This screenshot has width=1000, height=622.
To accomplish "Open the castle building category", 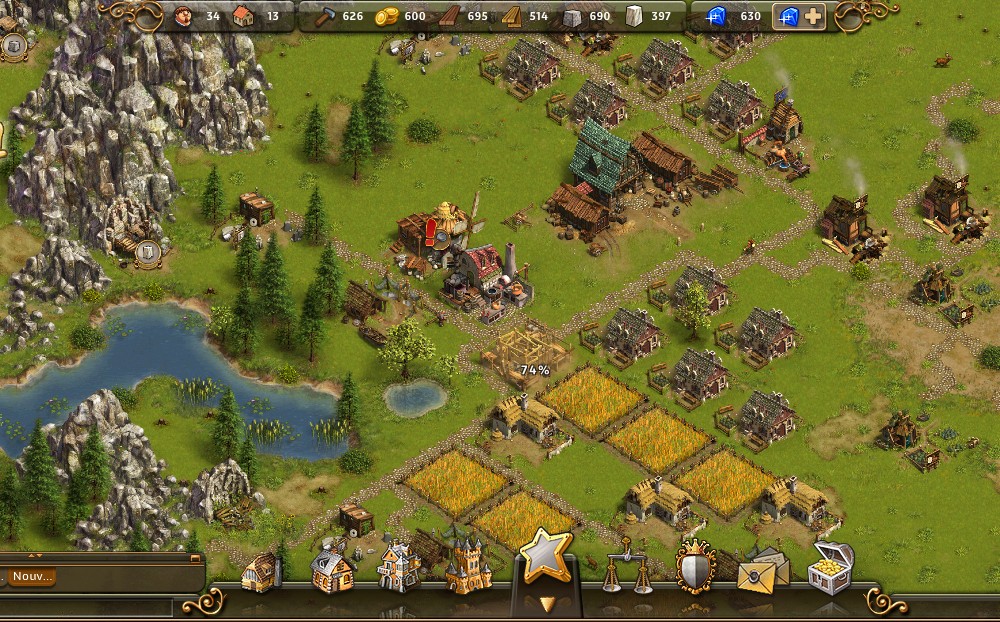I will click(x=467, y=567).
